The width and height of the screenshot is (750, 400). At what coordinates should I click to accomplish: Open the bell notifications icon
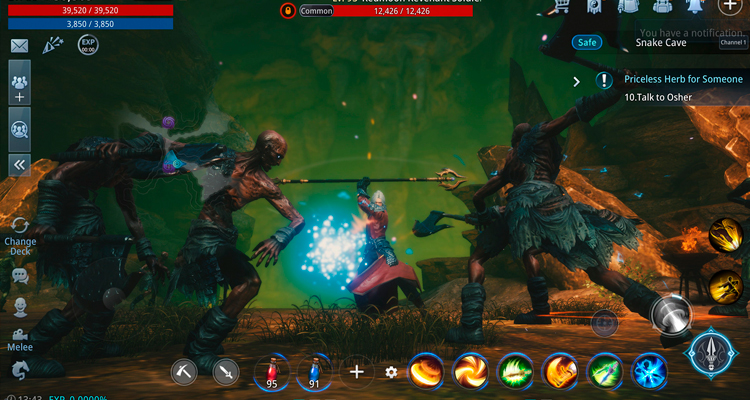696,6
